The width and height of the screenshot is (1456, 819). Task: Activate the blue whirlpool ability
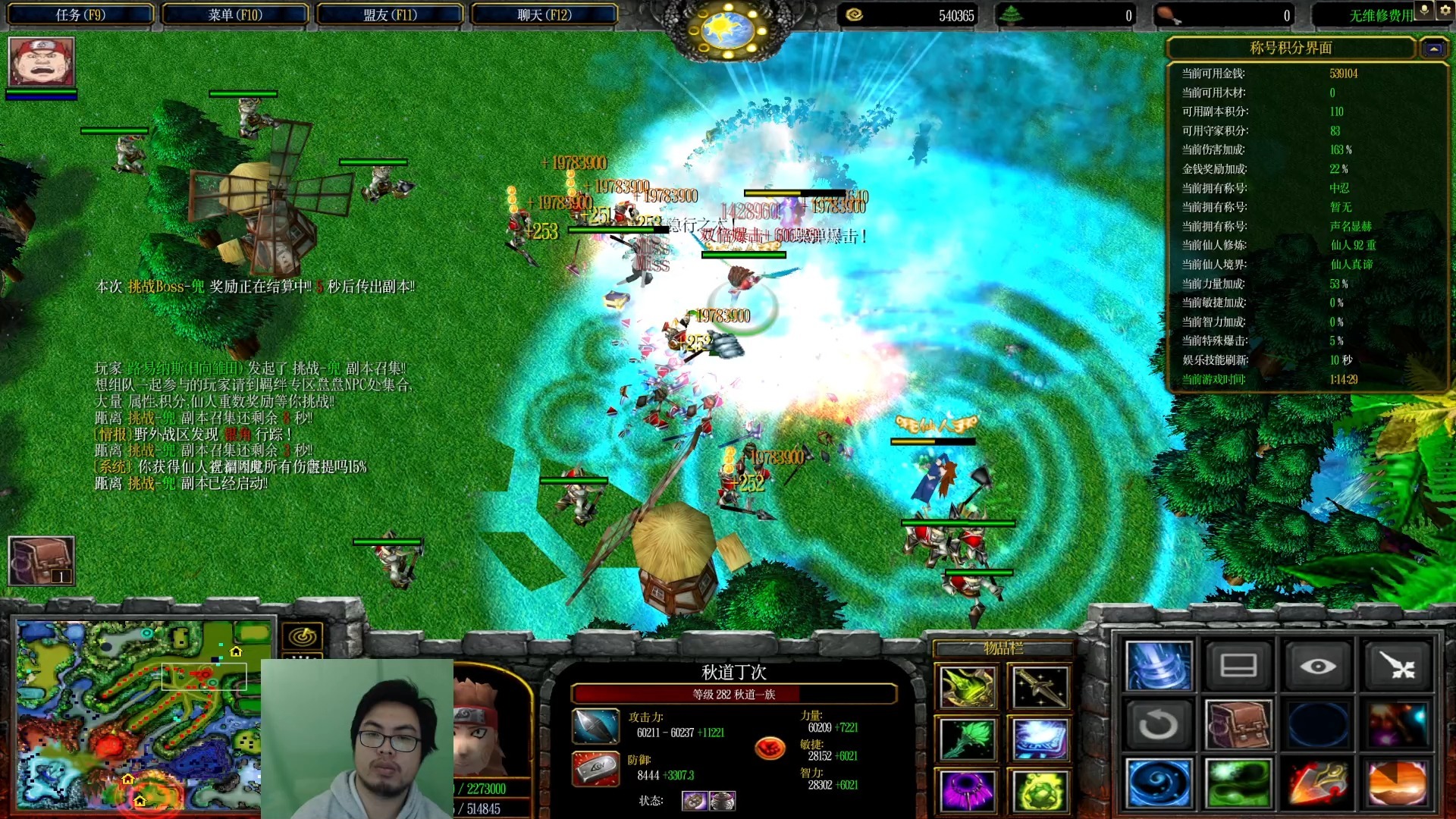tap(1158, 783)
